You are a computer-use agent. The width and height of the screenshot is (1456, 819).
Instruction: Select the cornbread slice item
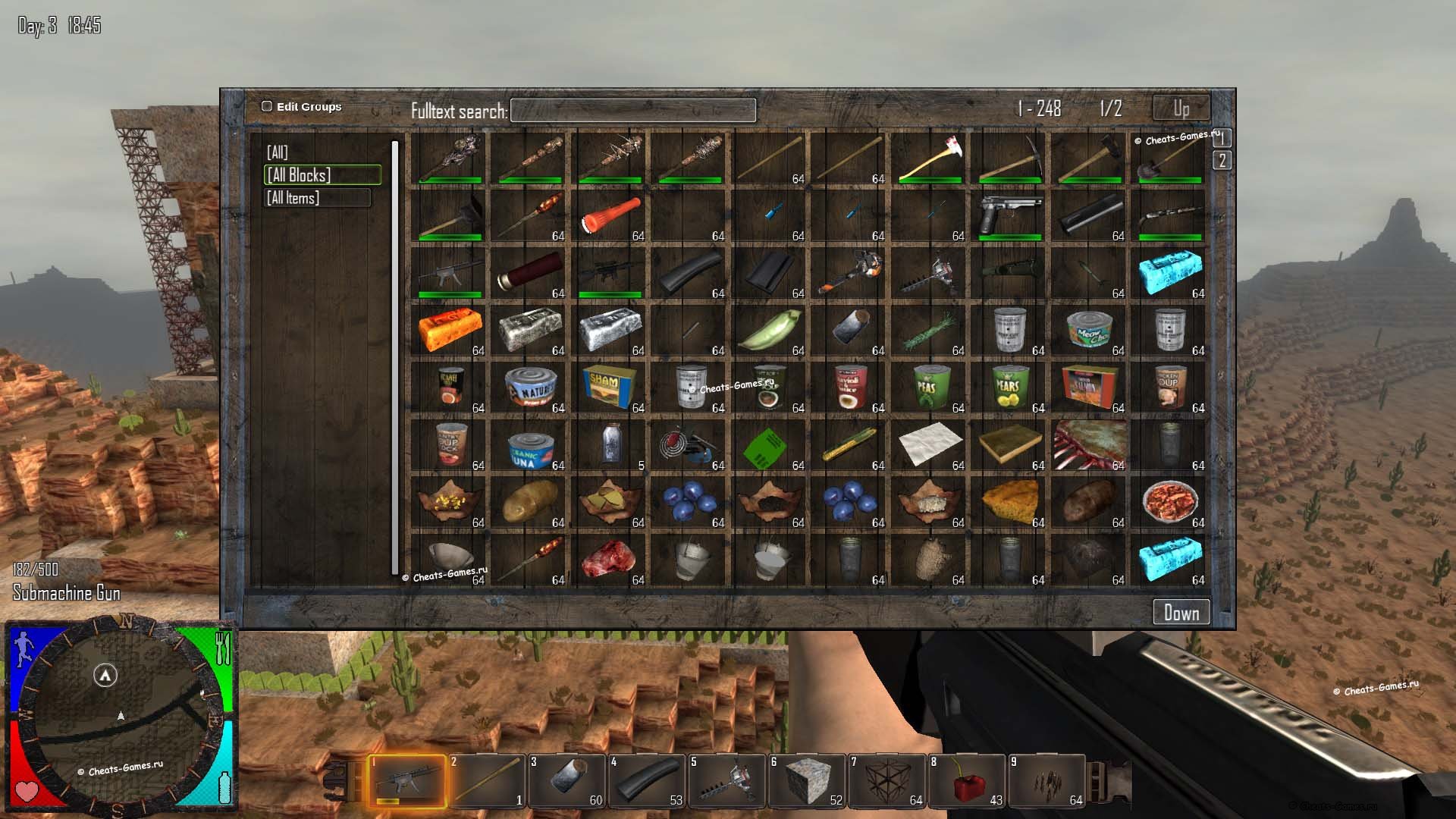point(1009,502)
